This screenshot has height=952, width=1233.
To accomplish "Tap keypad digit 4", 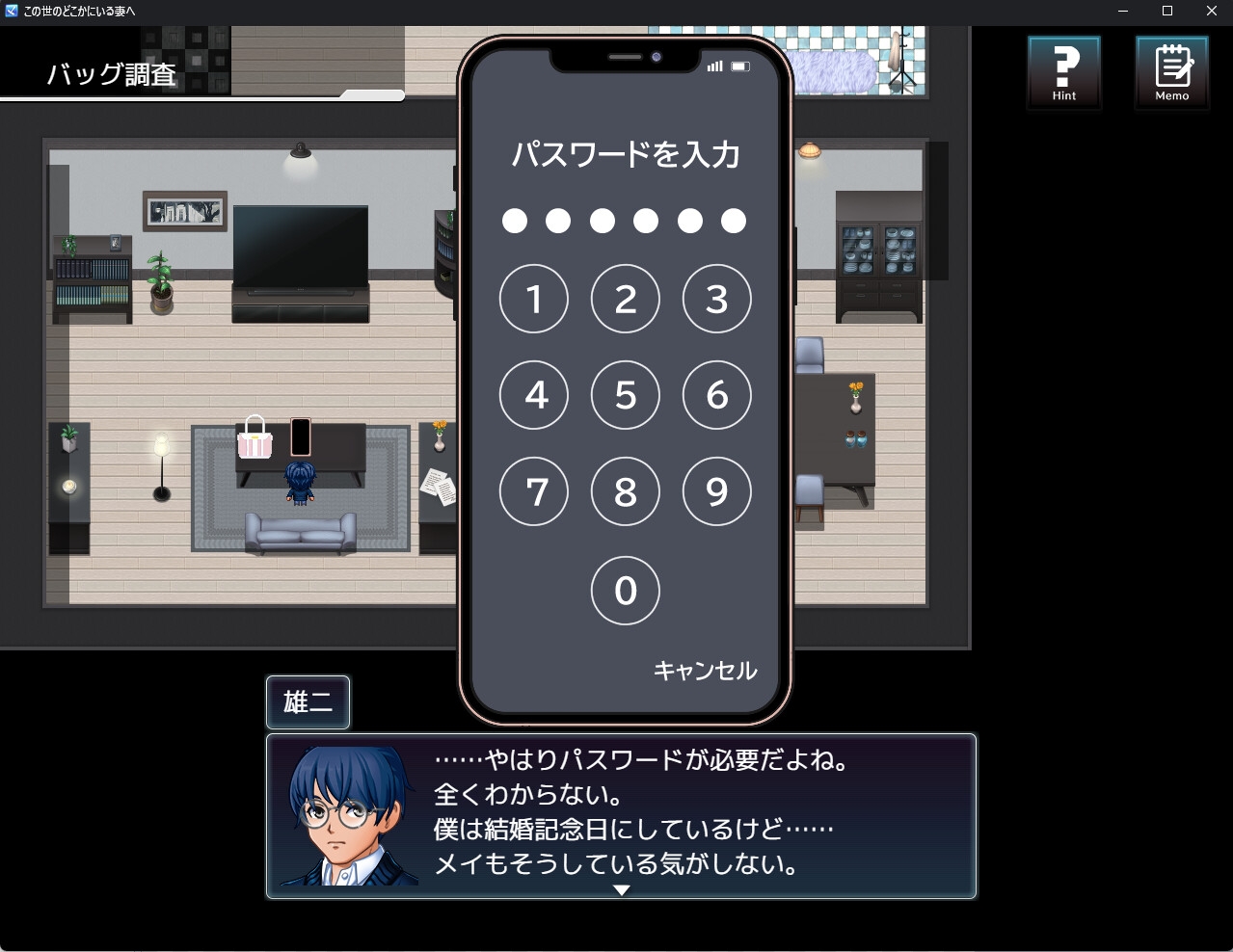I will coord(534,395).
